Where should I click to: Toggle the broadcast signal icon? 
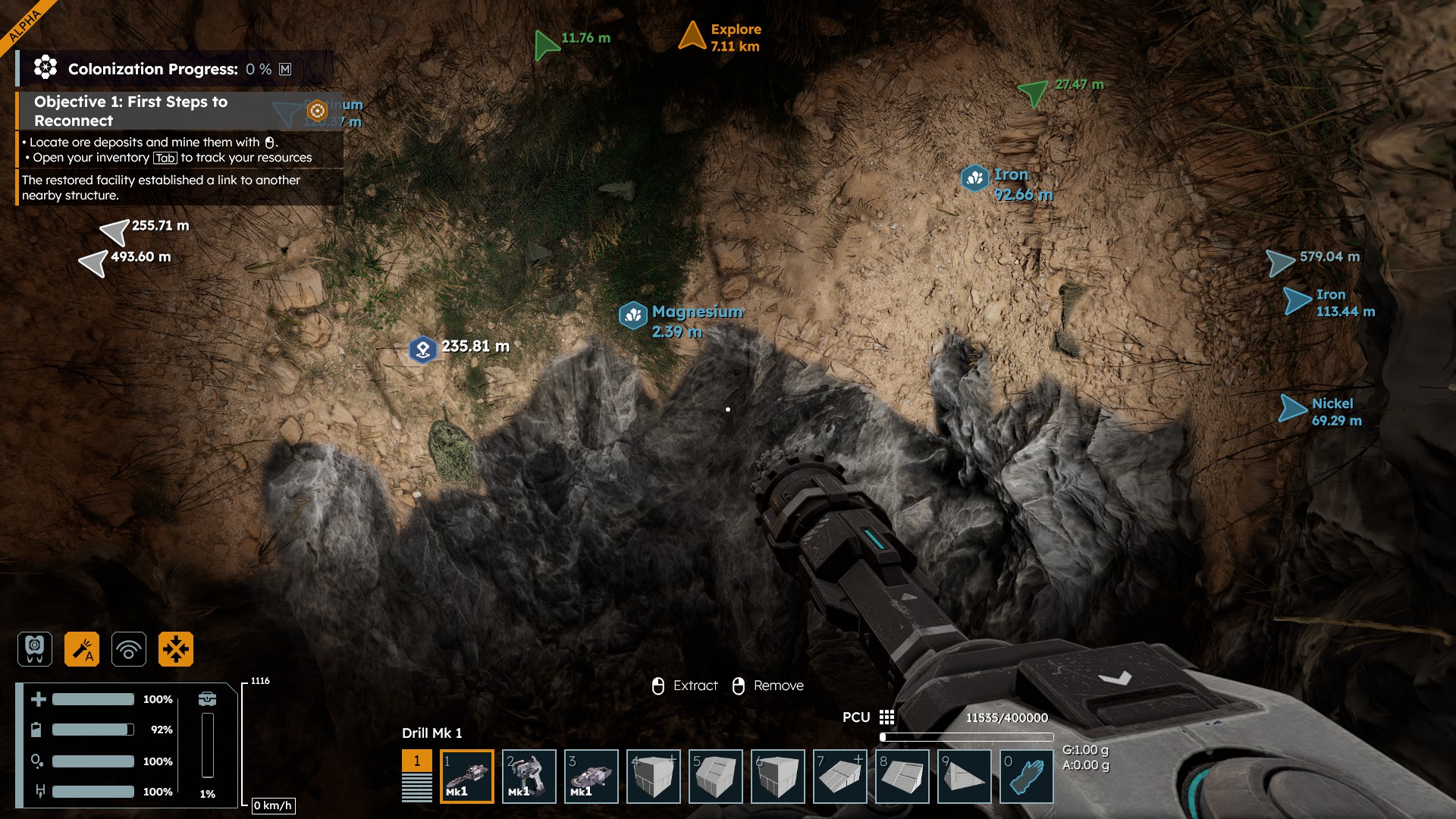(x=129, y=649)
